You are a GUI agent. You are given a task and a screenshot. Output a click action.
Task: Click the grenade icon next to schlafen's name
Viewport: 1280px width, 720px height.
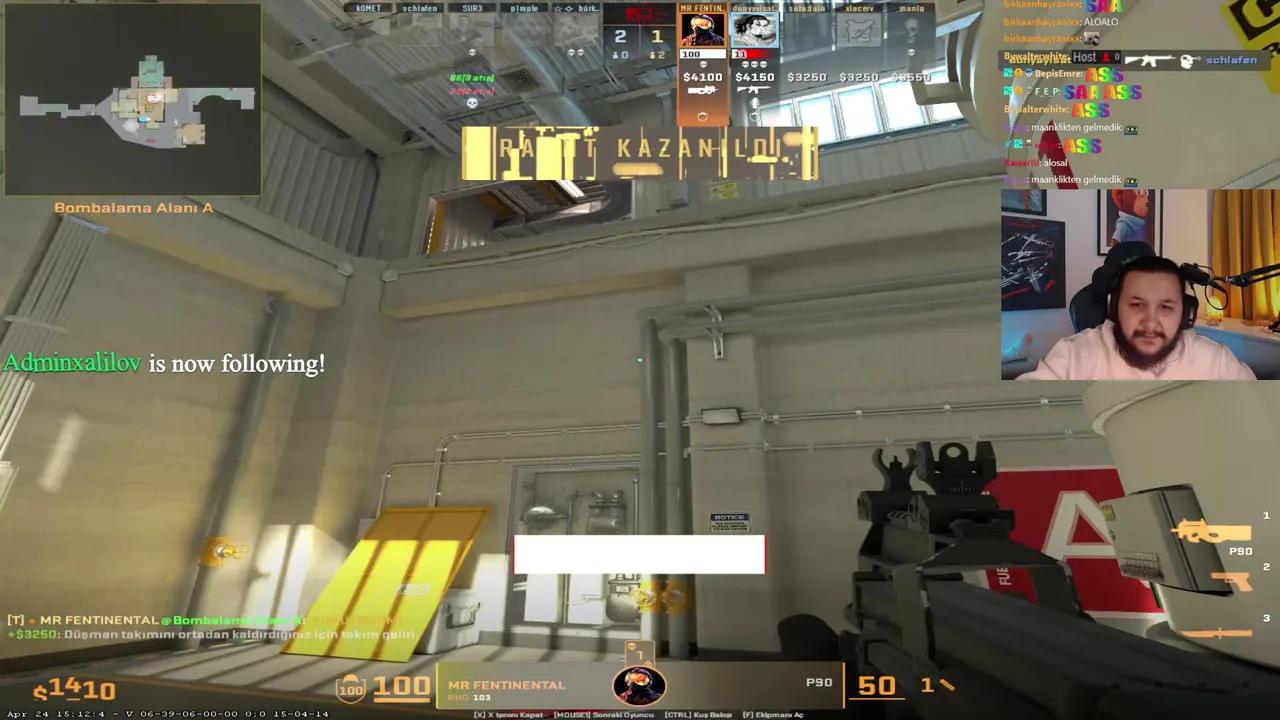(1186, 61)
